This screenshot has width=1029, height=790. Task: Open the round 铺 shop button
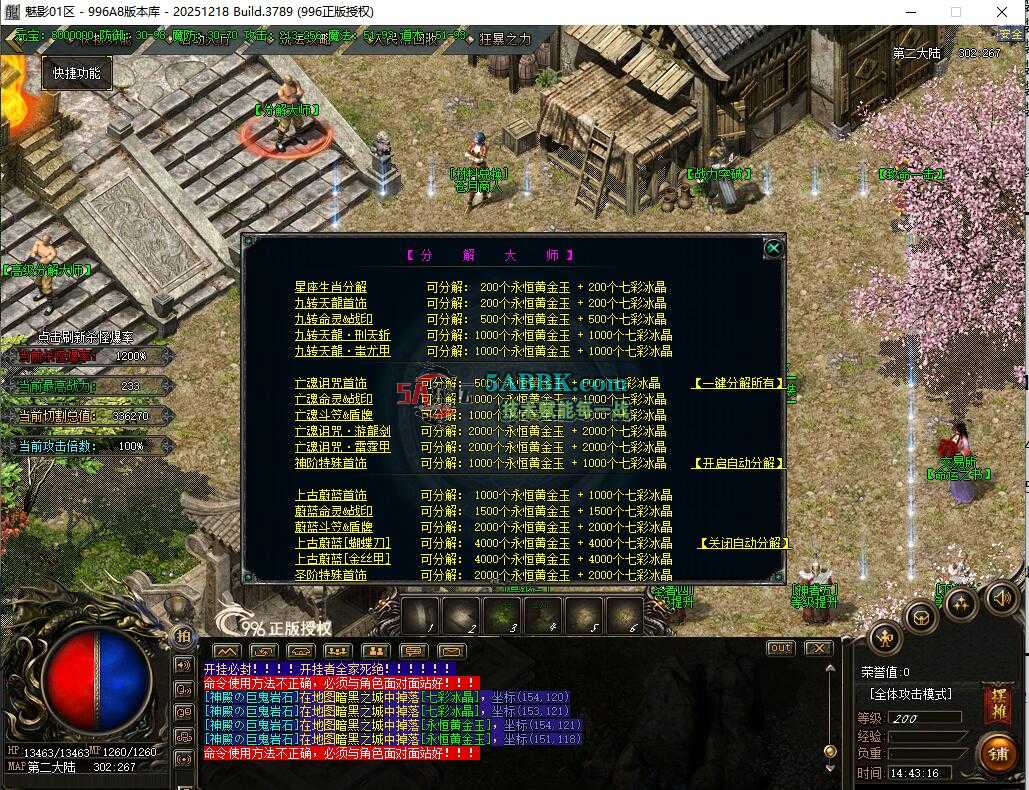coord(996,753)
